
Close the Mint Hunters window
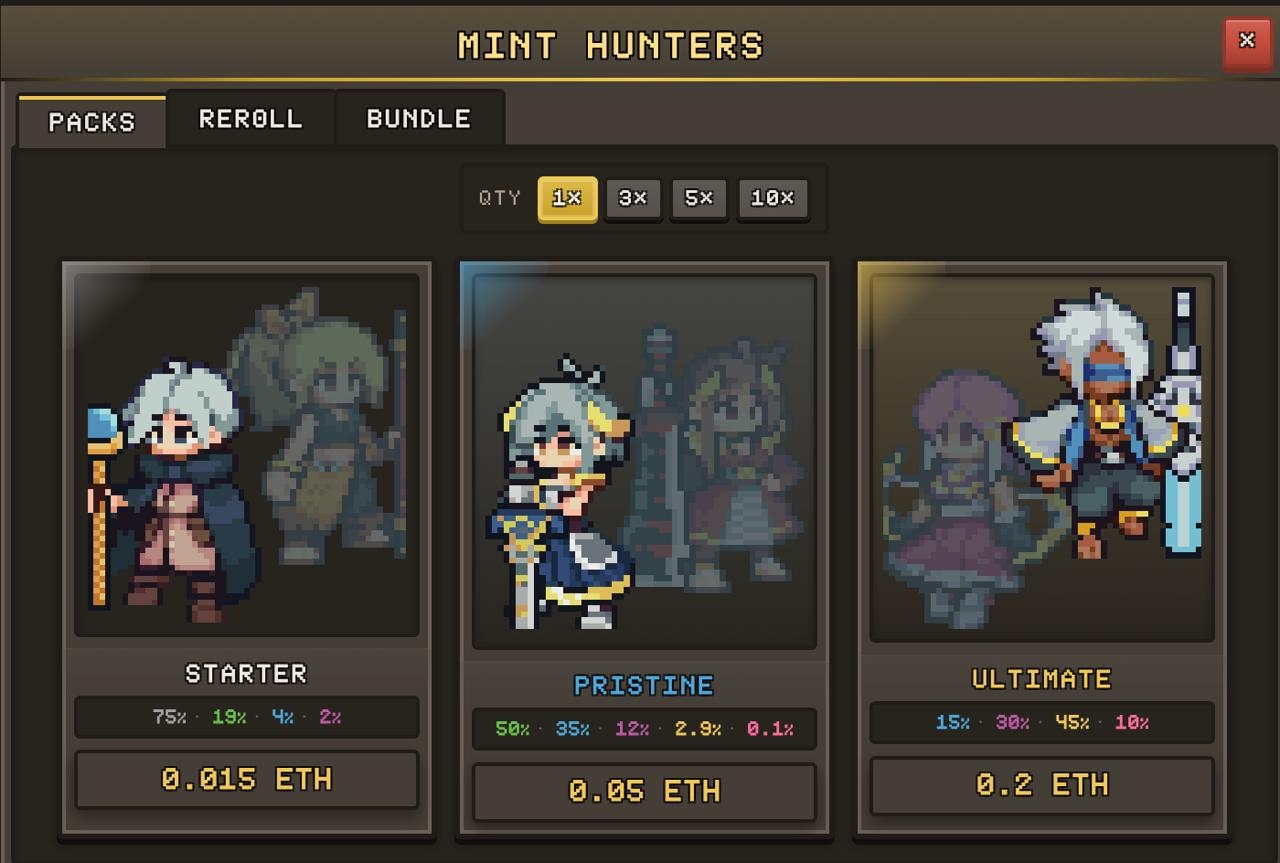click(x=1246, y=42)
